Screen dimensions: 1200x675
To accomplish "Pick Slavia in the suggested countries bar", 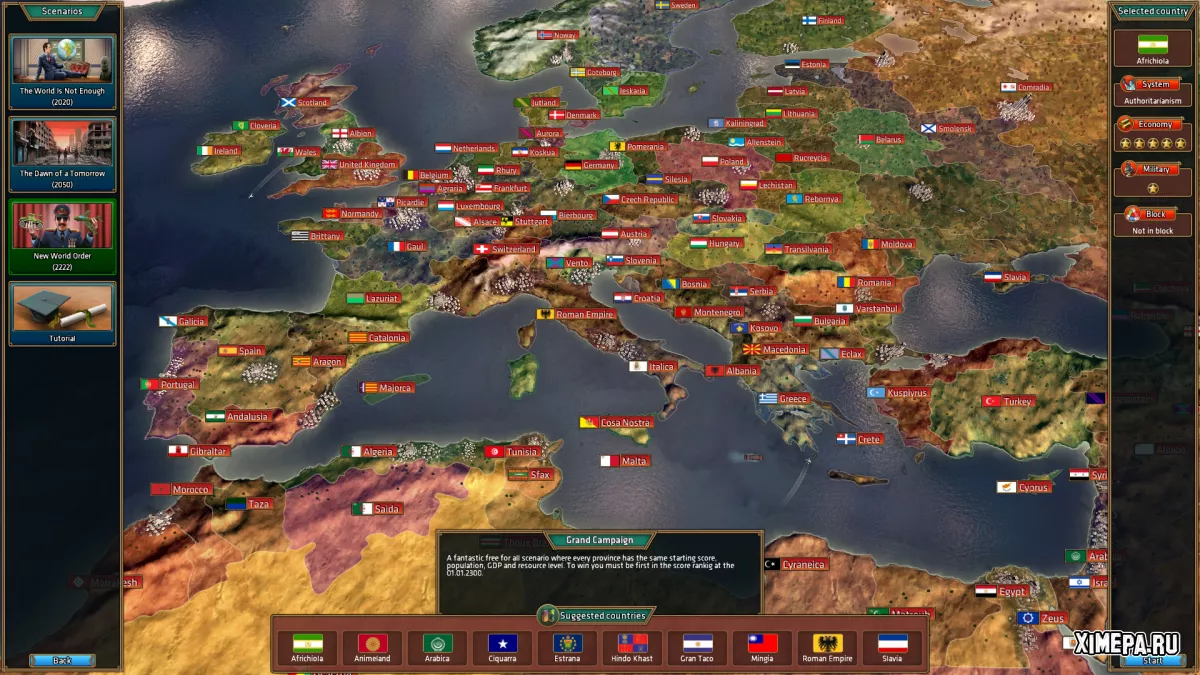I will coord(892,647).
